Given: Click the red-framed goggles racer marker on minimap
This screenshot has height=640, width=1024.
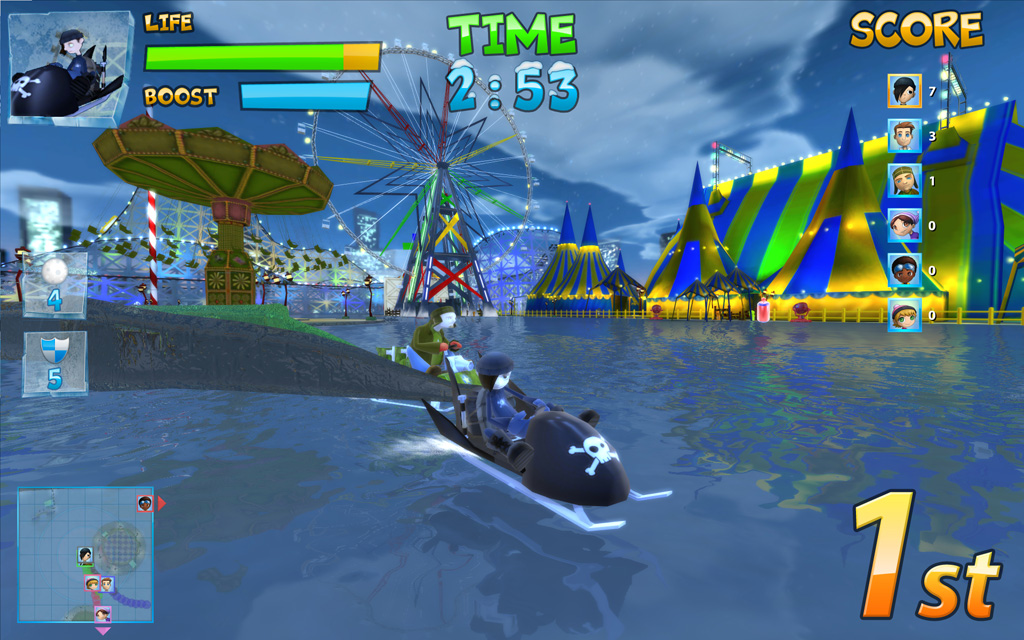Looking at the screenshot, I should [145, 503].
